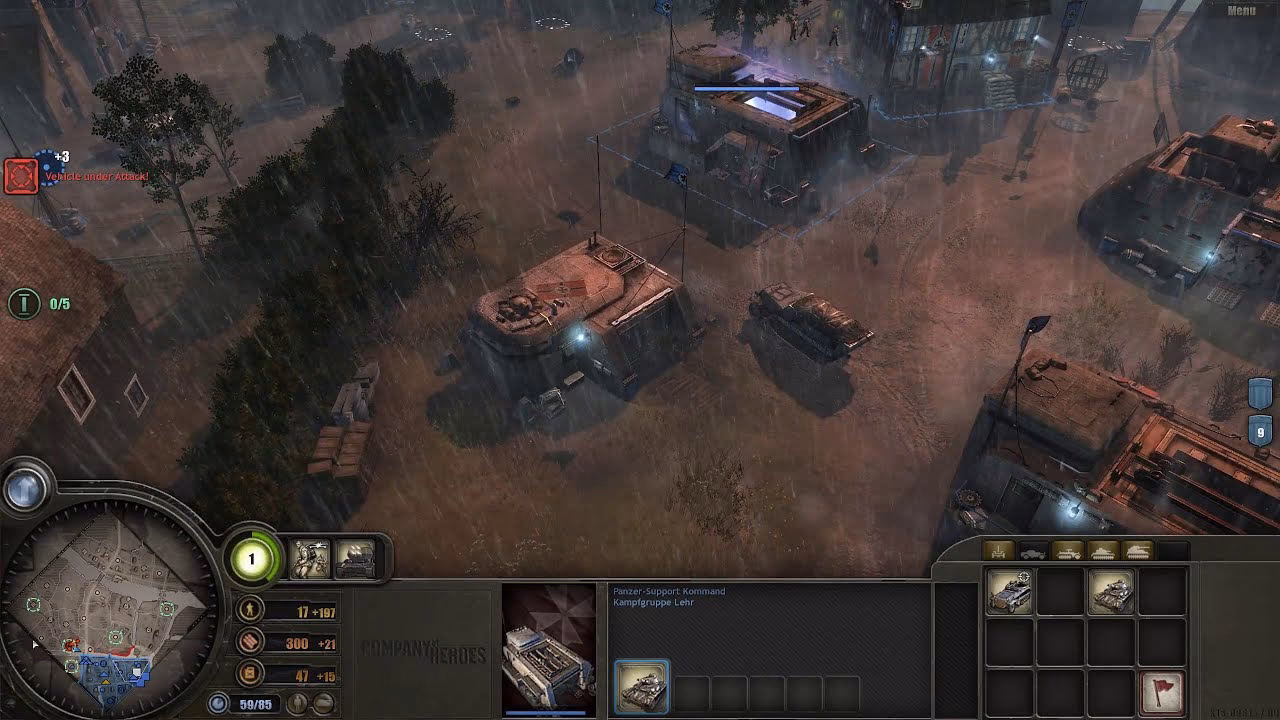The image size is (1280, 720).
Task: Switch to the armored car build tab
Action: coord(1032,550)
